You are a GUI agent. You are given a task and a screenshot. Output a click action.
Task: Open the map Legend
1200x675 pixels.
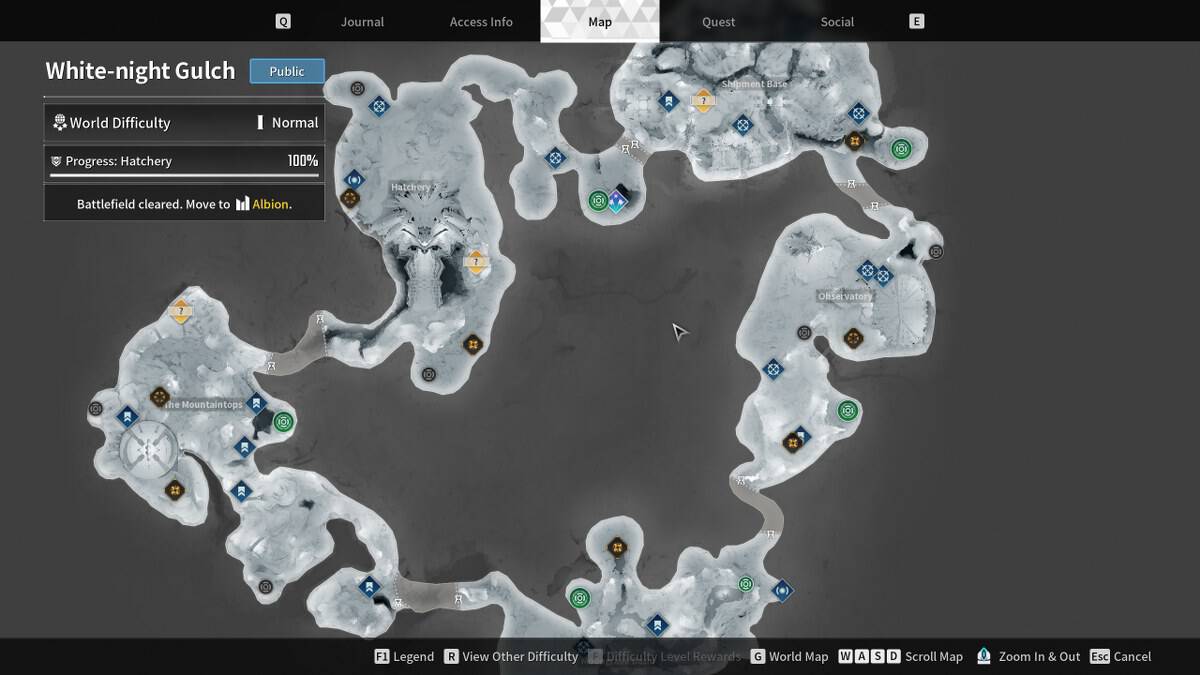(404, 657)
